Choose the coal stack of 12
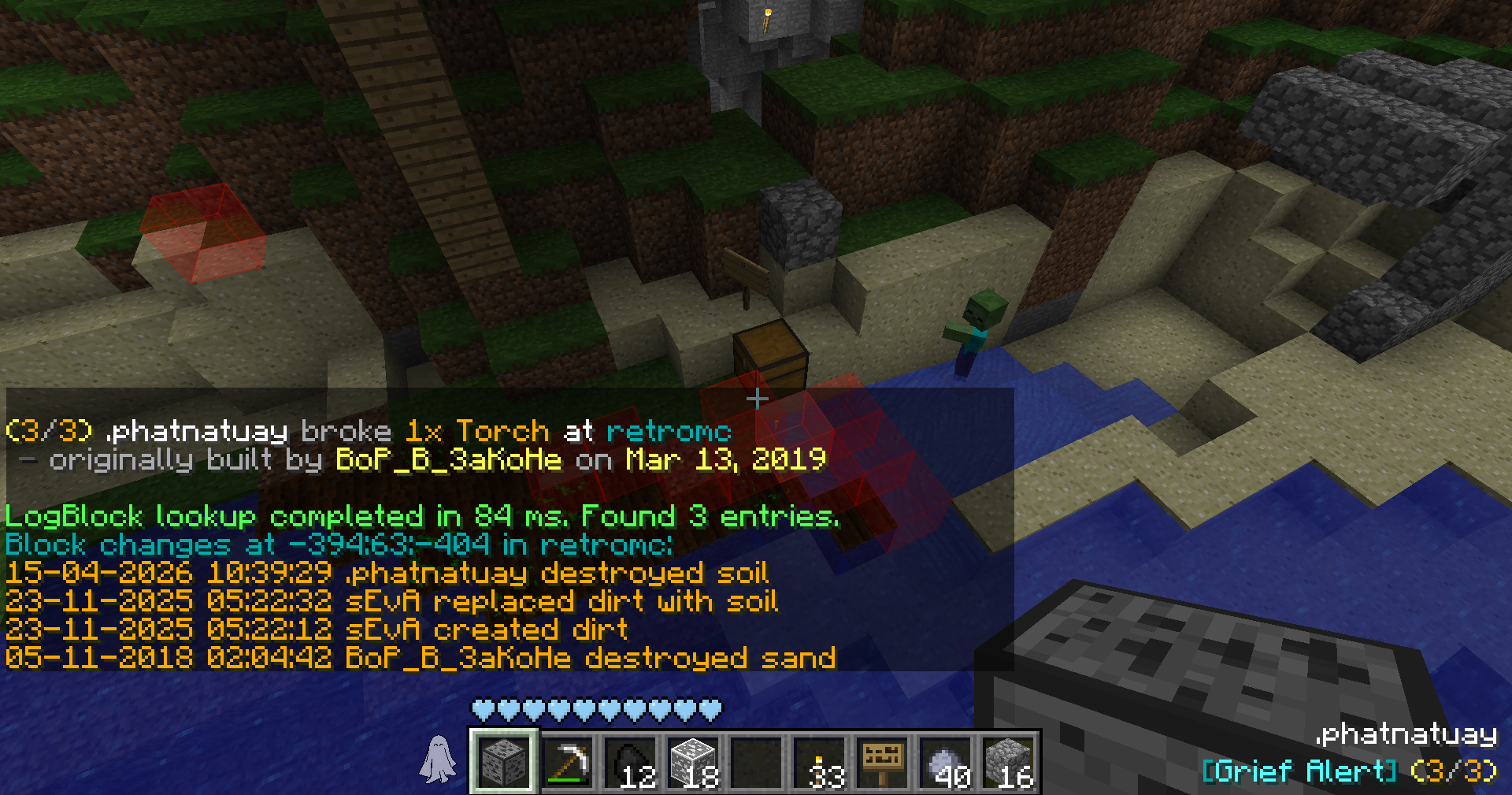 tap(630, 762)
